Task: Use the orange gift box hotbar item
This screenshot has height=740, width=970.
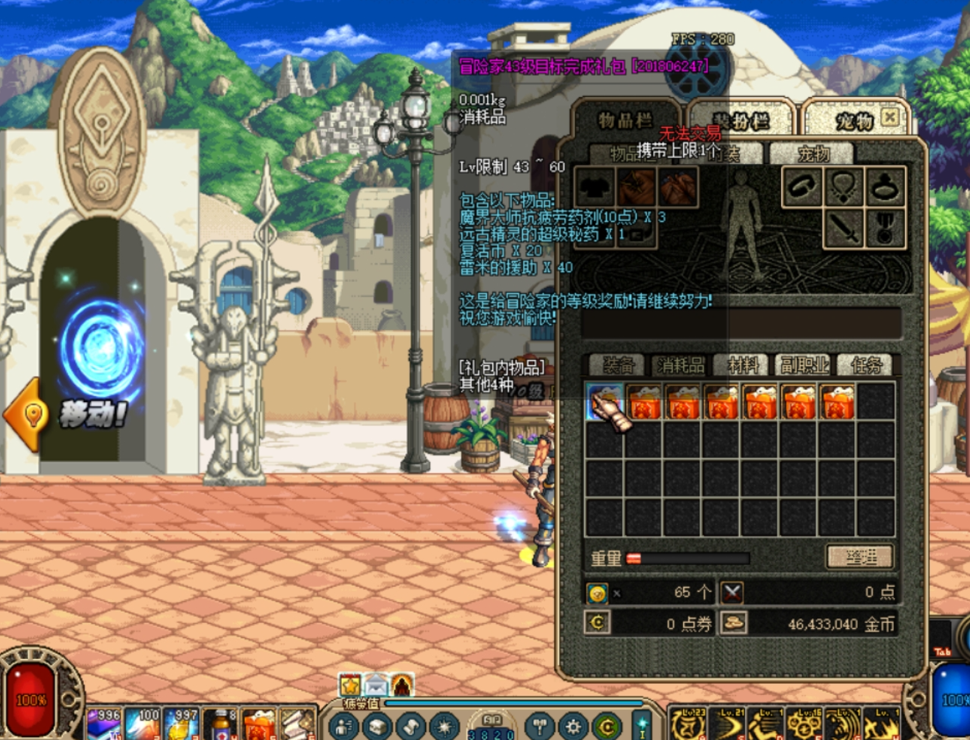Action: [x=258, y=724]
